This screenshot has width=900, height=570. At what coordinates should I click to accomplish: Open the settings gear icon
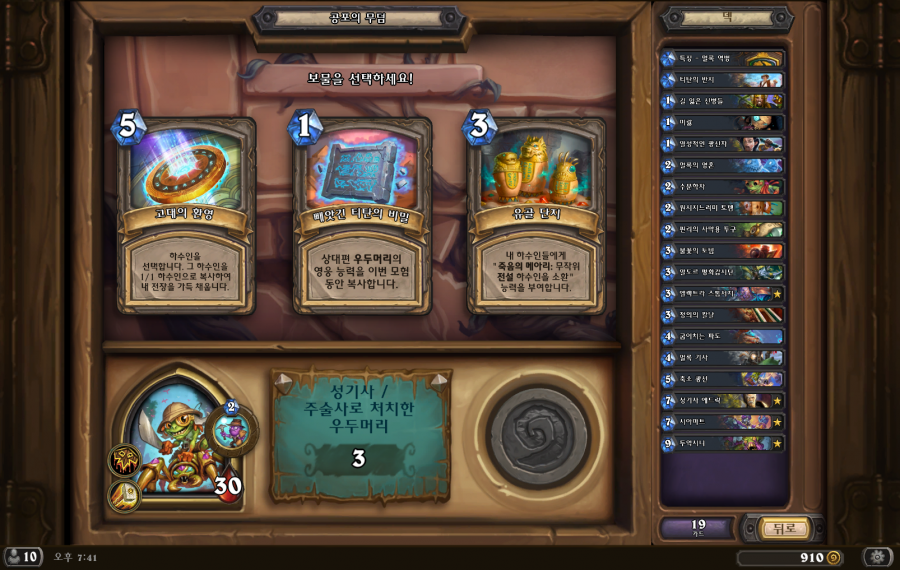click(878, 557)
